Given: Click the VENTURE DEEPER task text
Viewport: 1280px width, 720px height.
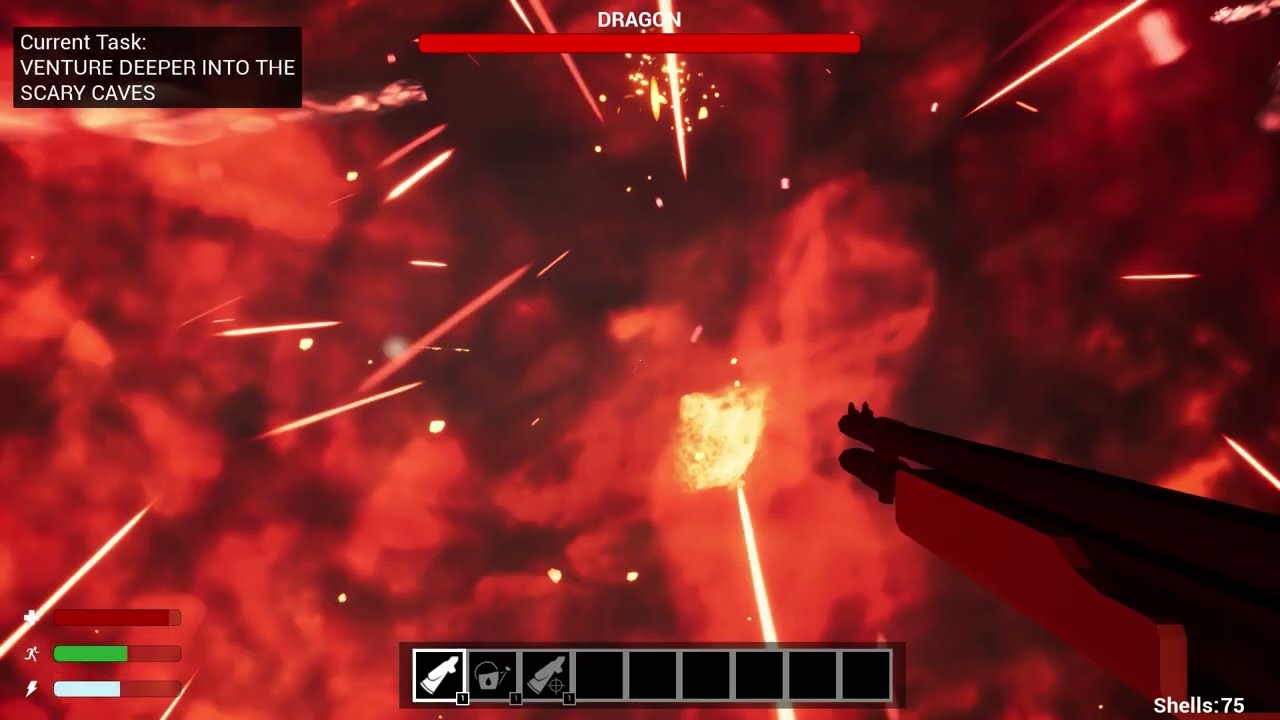Looking at the screenshot, I should 155,68.
